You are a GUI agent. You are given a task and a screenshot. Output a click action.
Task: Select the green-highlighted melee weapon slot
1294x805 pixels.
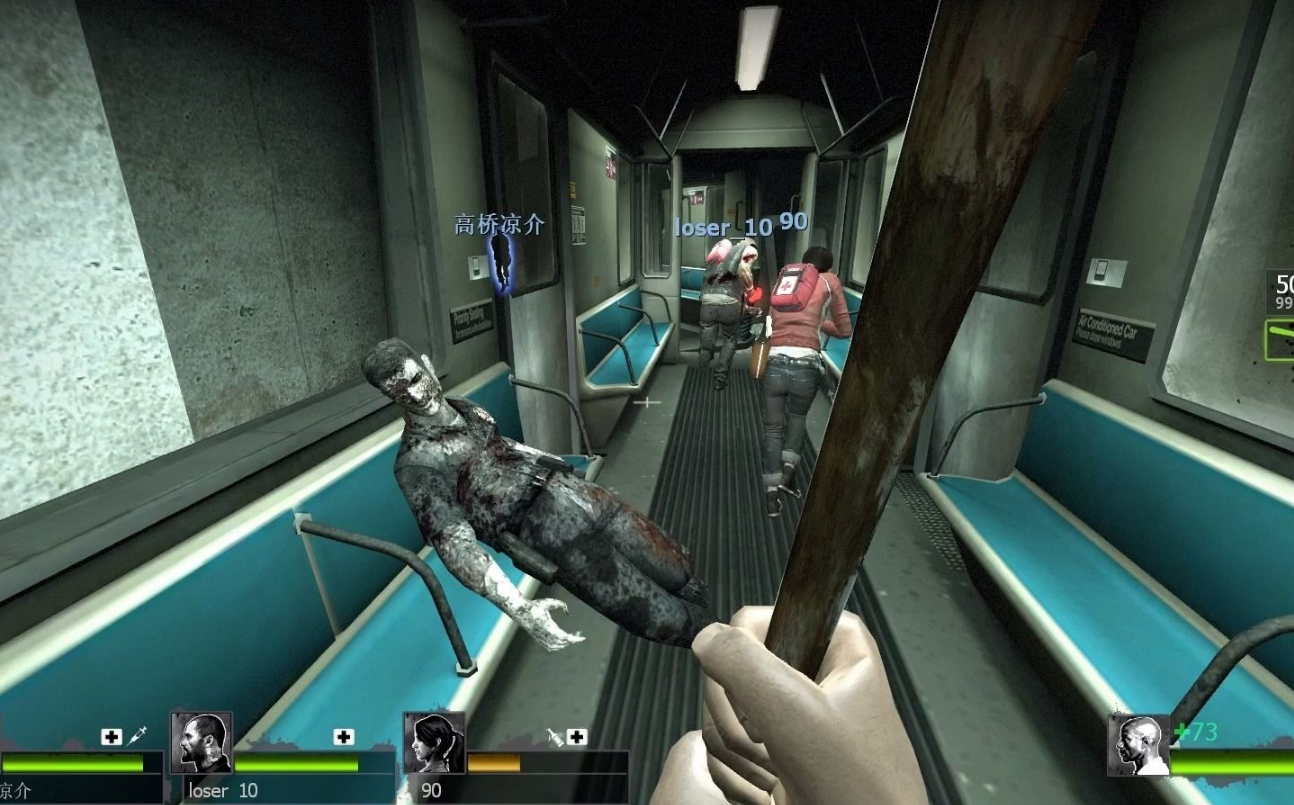tap(1279, 339)
